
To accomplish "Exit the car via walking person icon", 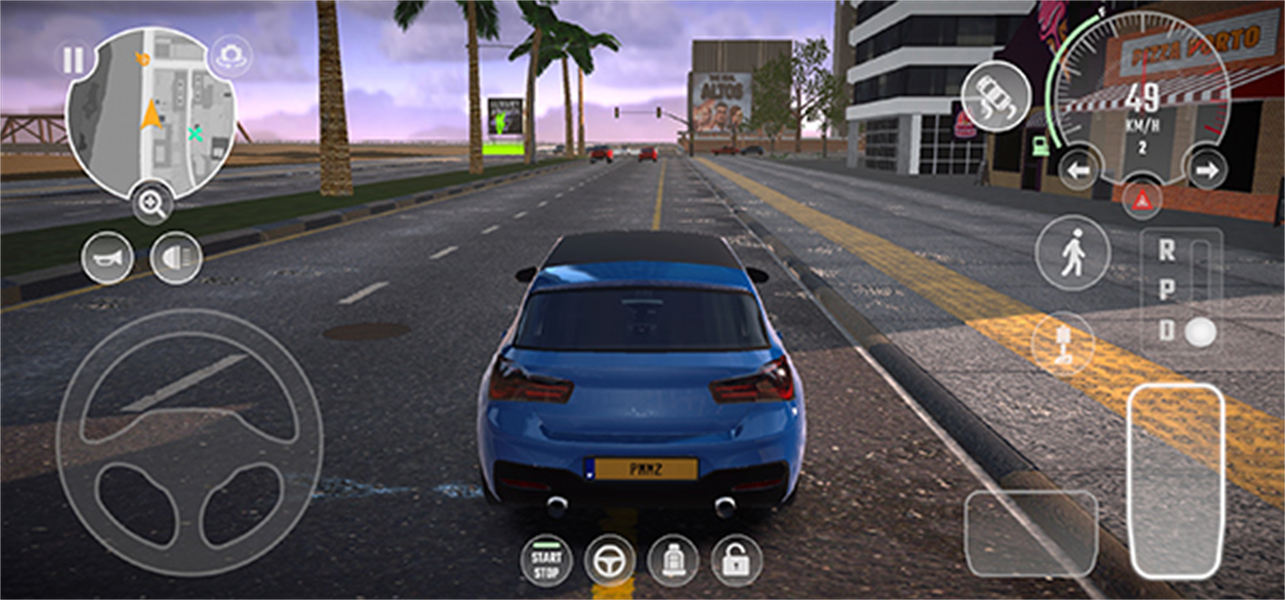I will (x=1072, y=254).
